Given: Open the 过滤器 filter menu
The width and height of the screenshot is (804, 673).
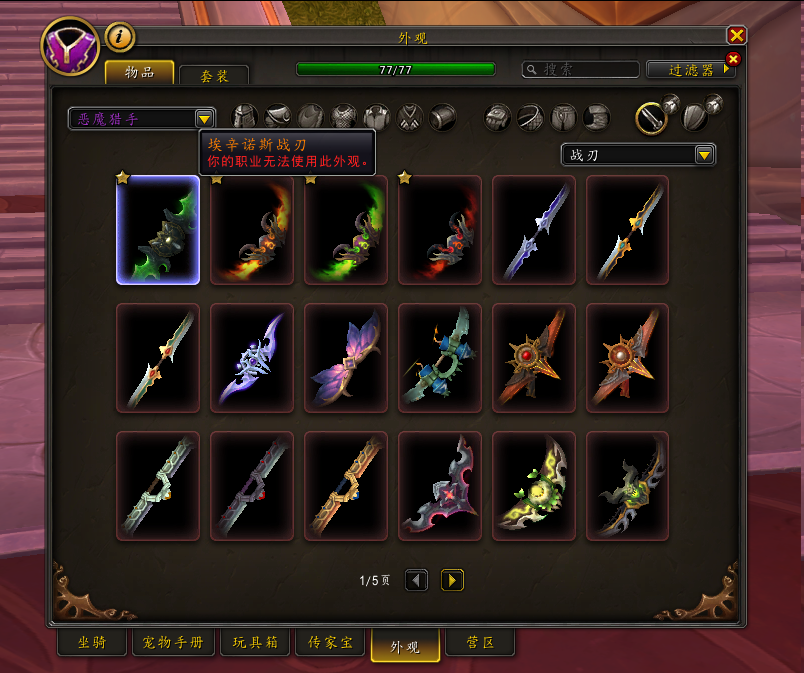Looking at the screenshot, I should pyautogui.click(x=691, y=70).
